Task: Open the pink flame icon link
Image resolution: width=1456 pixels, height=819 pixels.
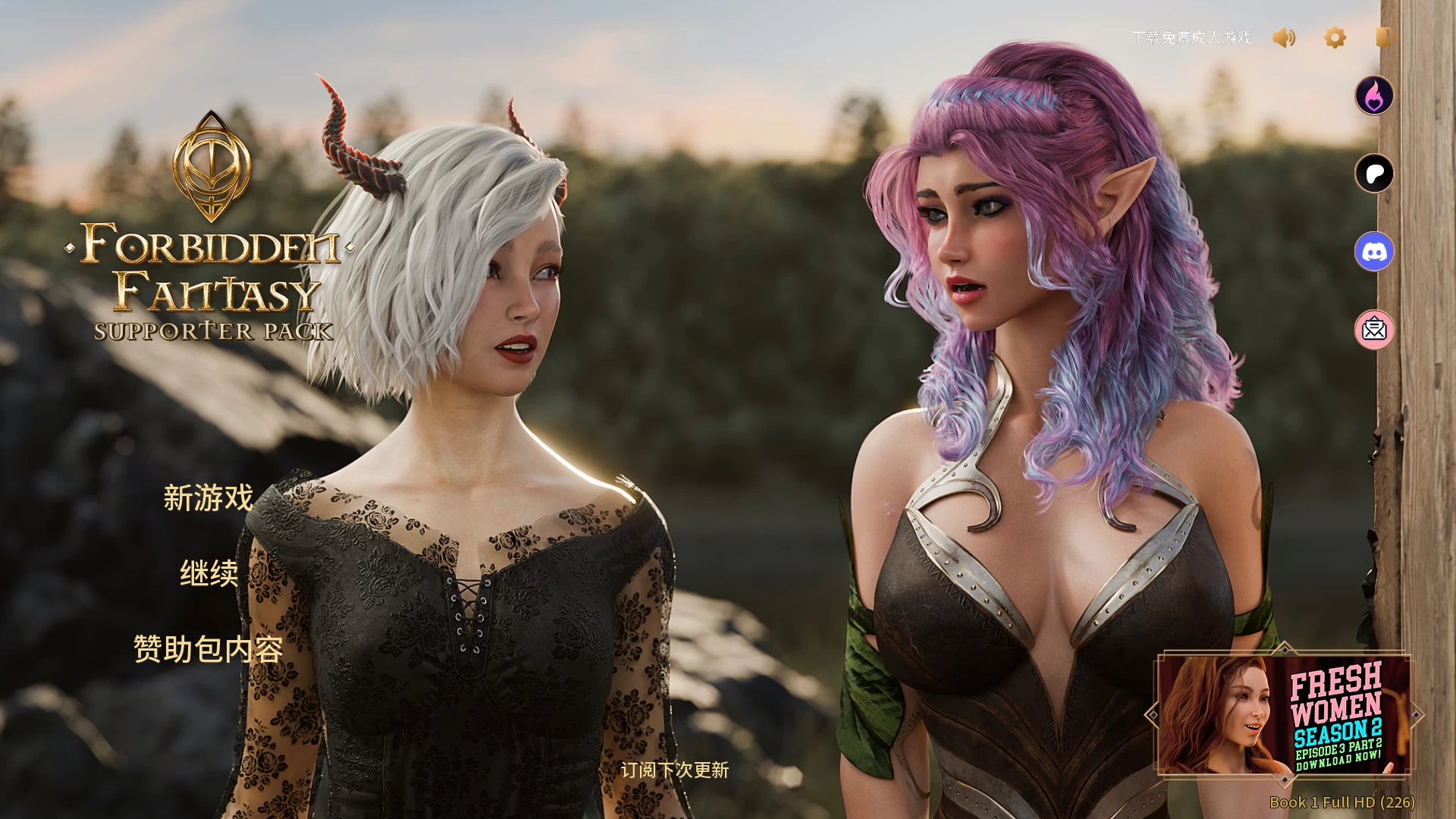Action: 1374,96
